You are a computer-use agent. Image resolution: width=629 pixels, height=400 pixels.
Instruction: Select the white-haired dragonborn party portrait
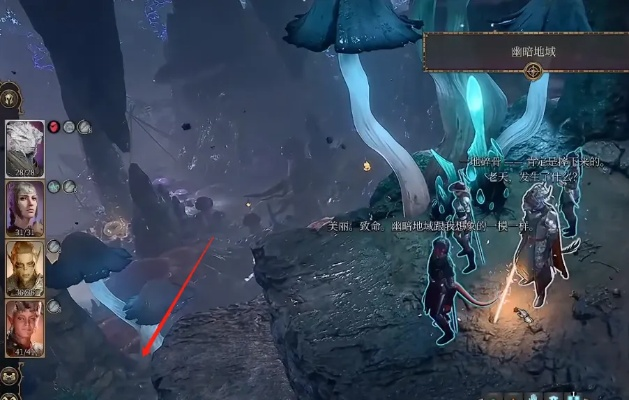[x=25, y=148]
